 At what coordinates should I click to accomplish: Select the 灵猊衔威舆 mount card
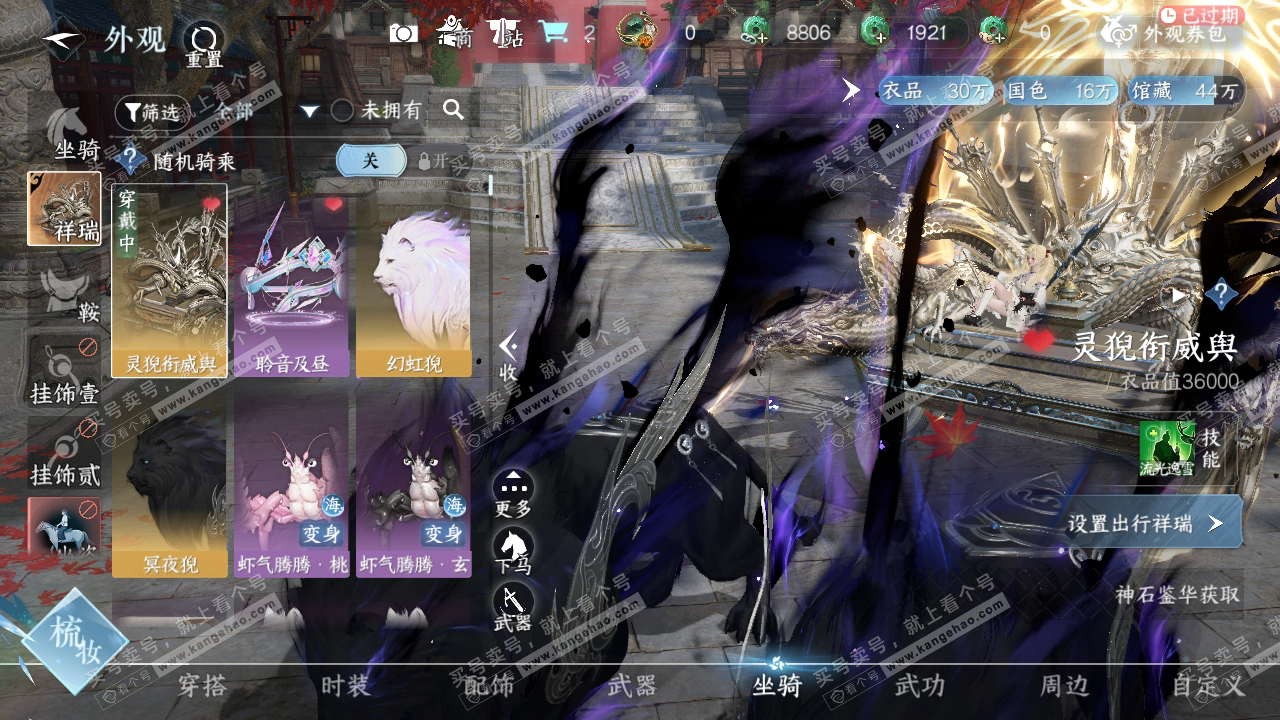click(169, 280)
